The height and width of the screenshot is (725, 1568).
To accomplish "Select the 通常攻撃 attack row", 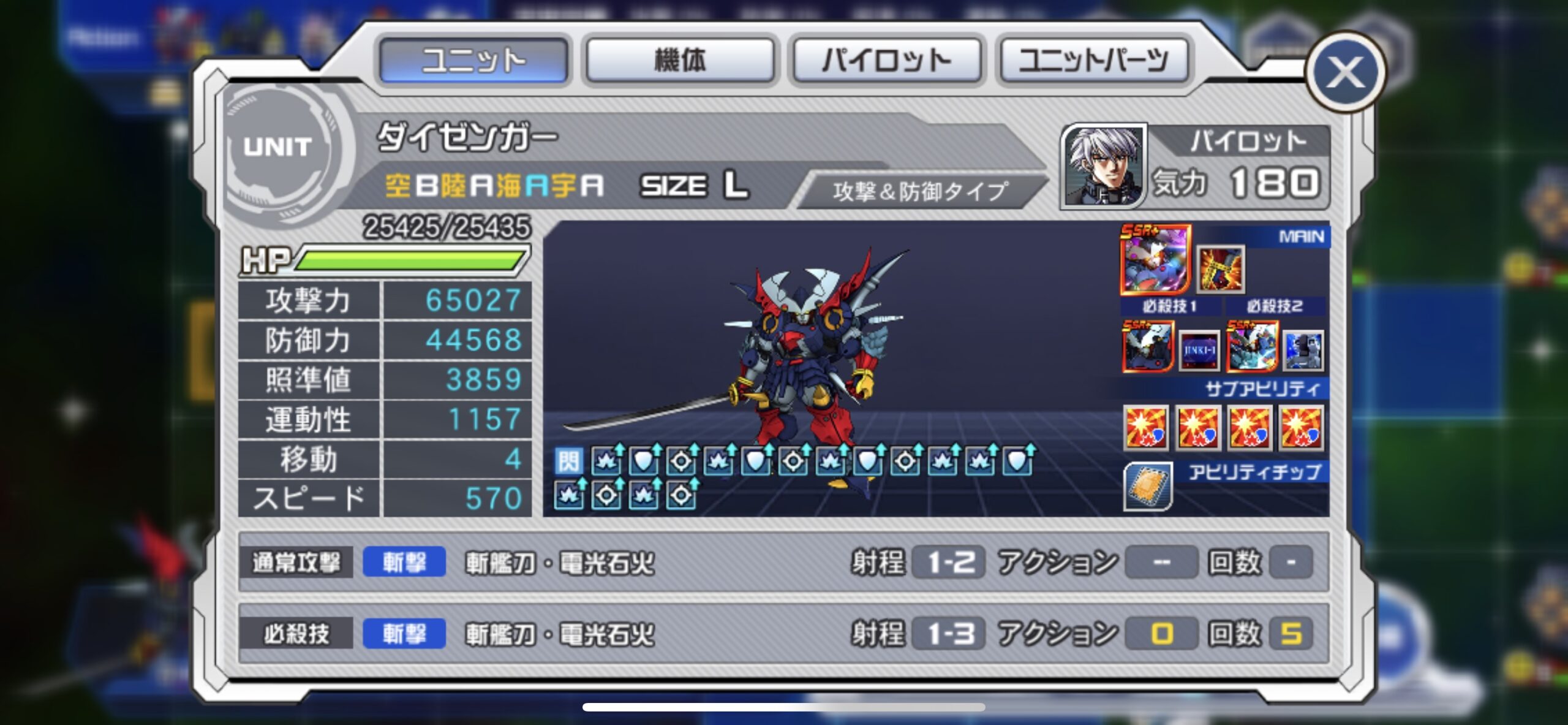I will point(783,562).
